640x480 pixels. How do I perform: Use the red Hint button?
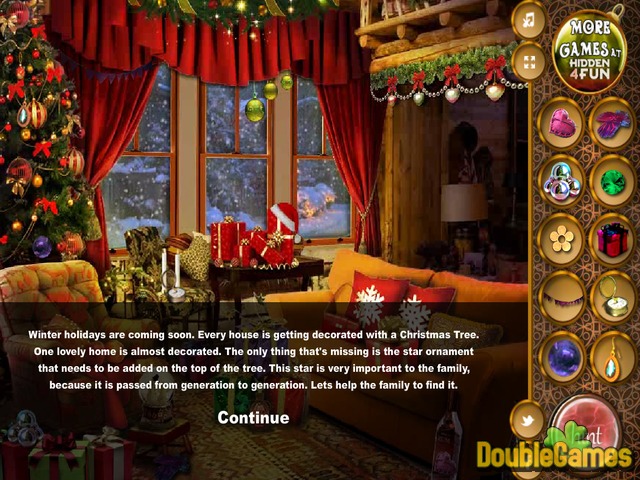590,432
